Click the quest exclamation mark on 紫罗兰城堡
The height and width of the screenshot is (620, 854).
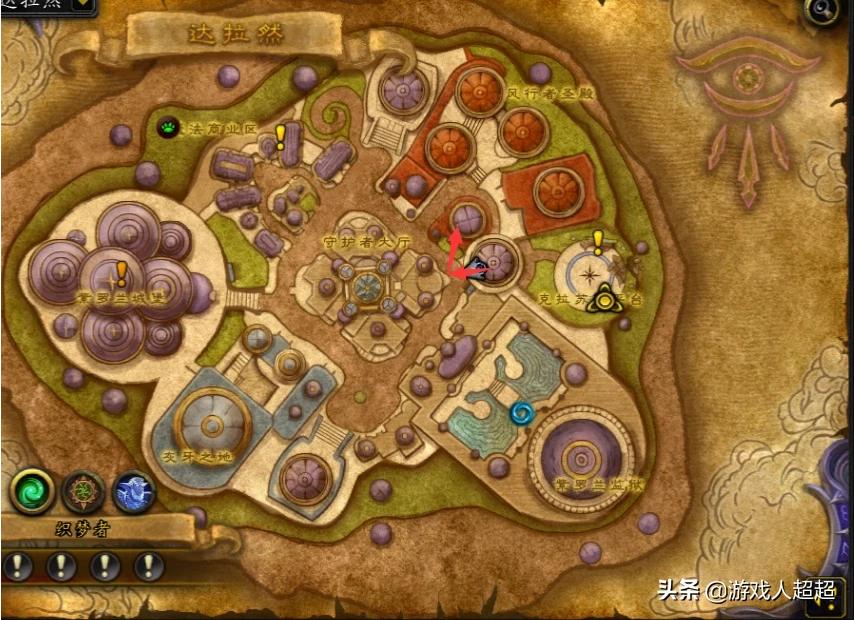pyautogui.click(x=122, y=272)
